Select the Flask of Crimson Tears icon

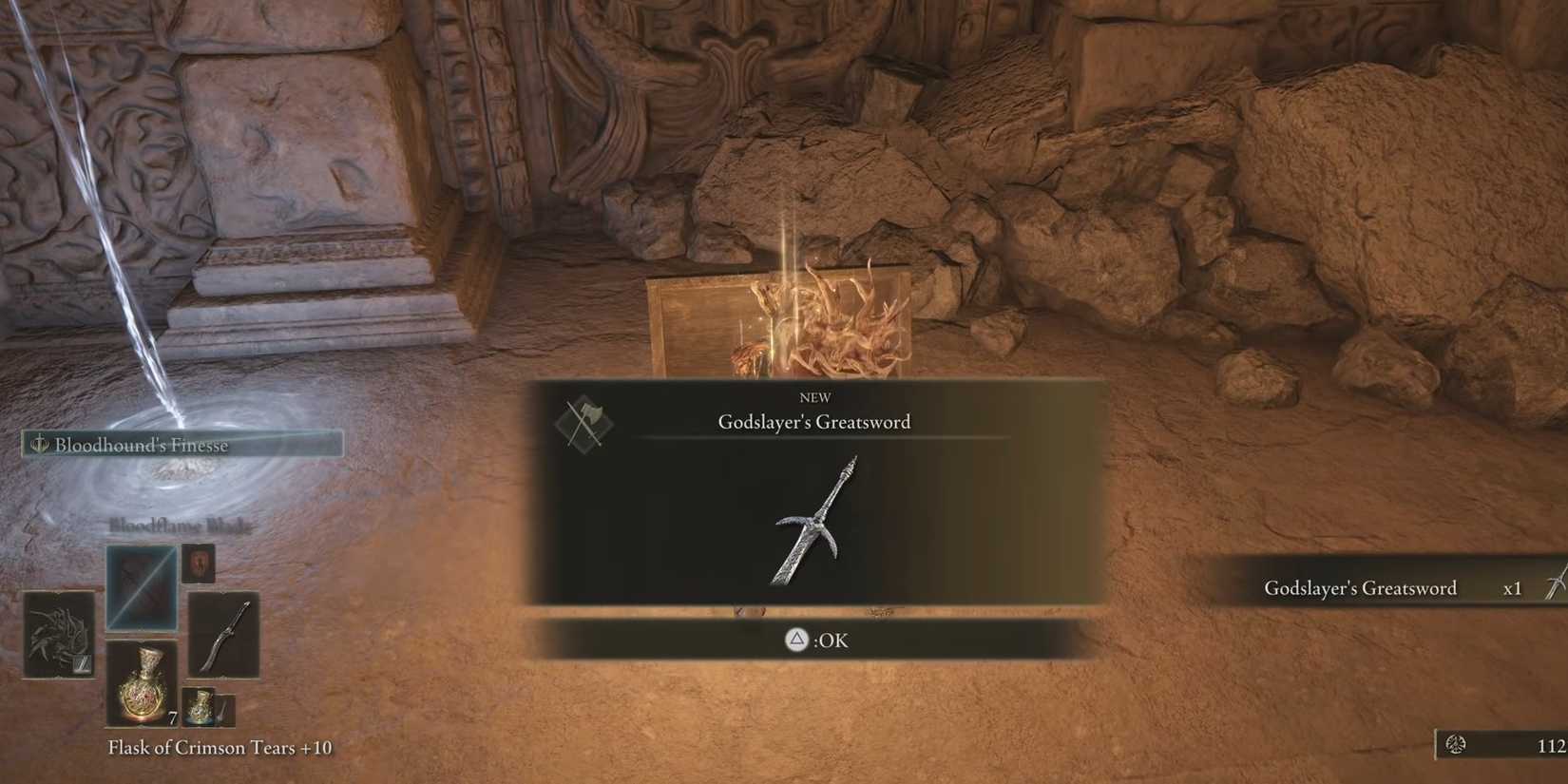[x=141, y=682]
